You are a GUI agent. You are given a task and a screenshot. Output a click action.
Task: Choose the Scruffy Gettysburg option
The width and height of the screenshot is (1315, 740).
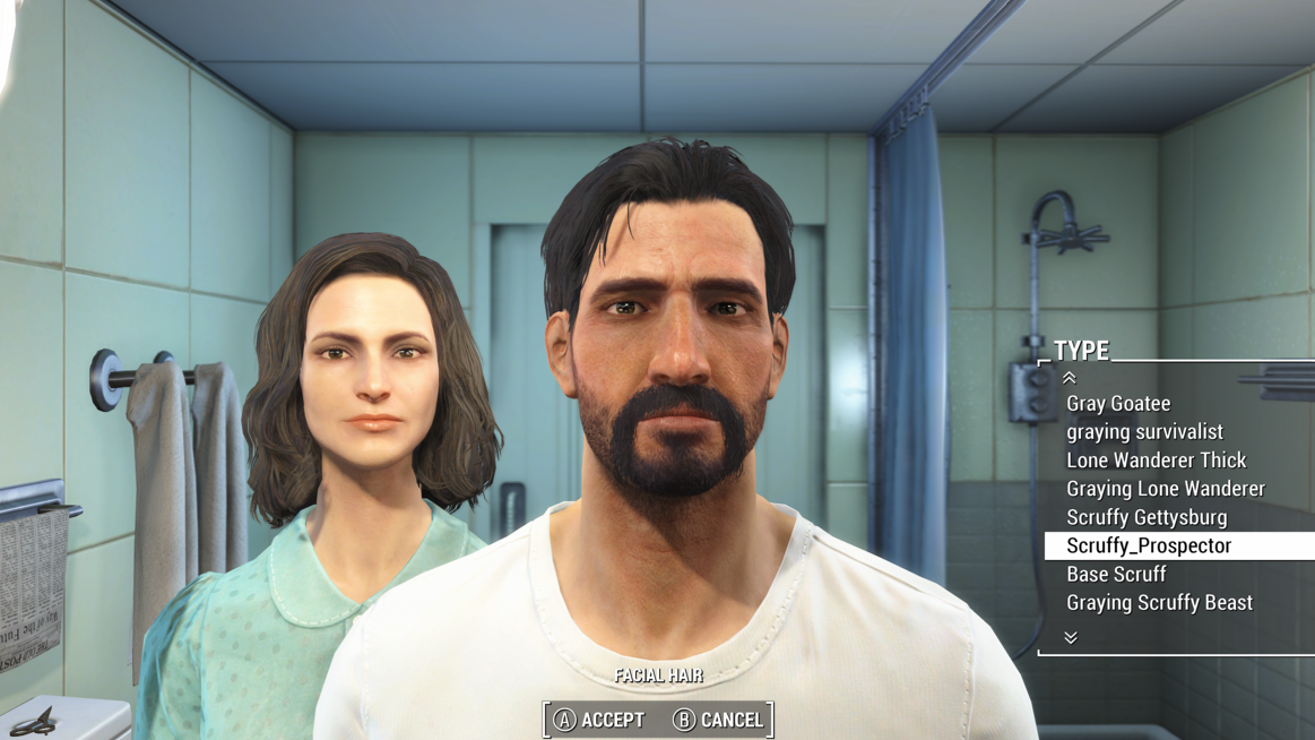click(1146, 518)
